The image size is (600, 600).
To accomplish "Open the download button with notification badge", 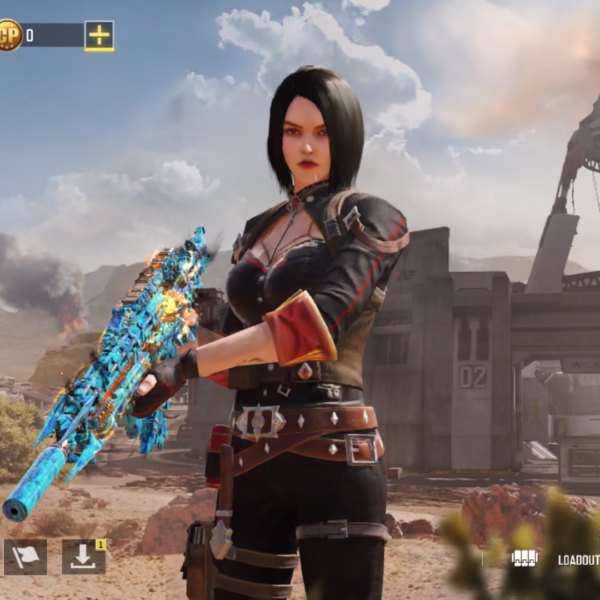I will tap(83, 557).
